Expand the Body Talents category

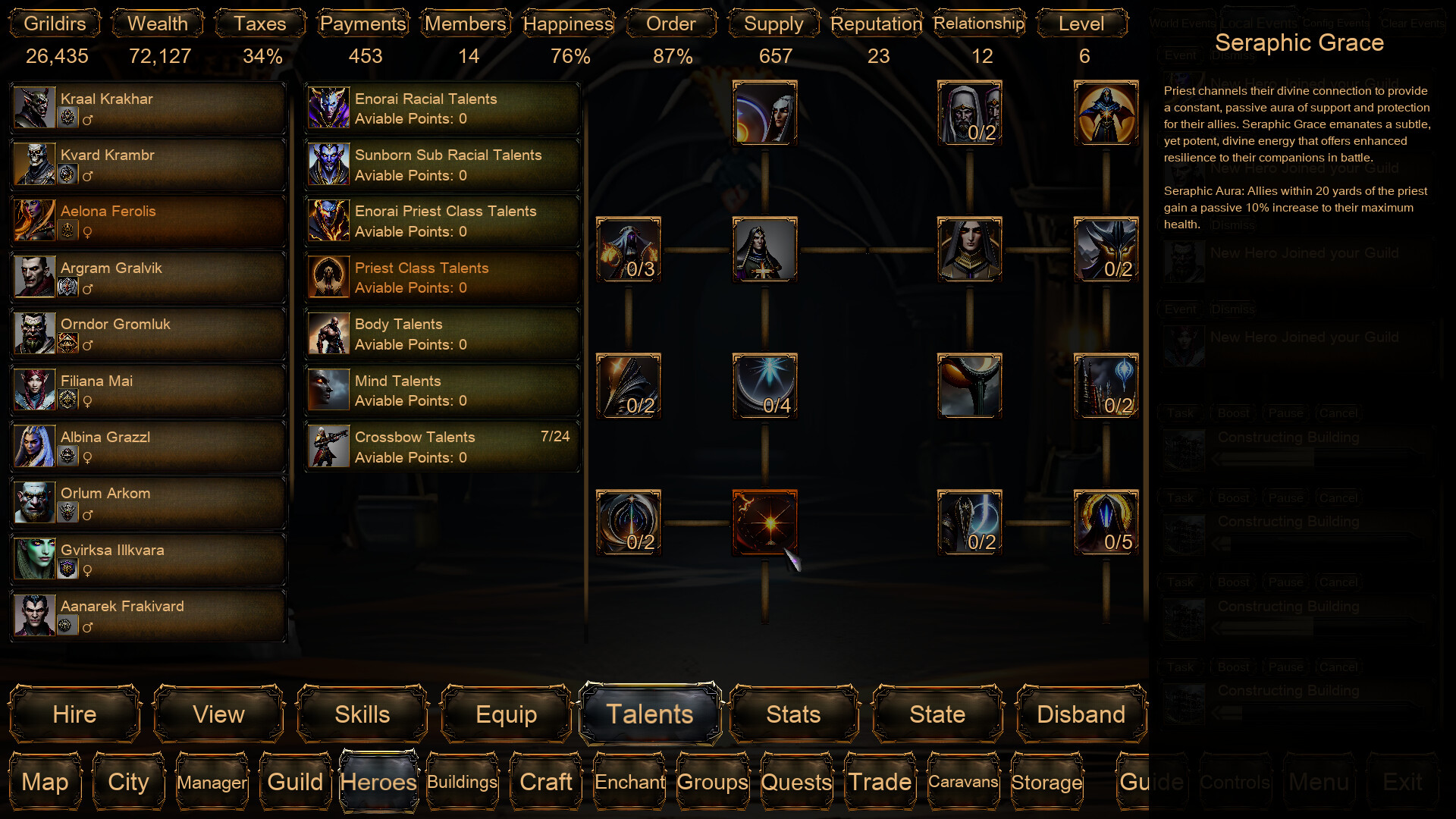click(x=441, y=334)
